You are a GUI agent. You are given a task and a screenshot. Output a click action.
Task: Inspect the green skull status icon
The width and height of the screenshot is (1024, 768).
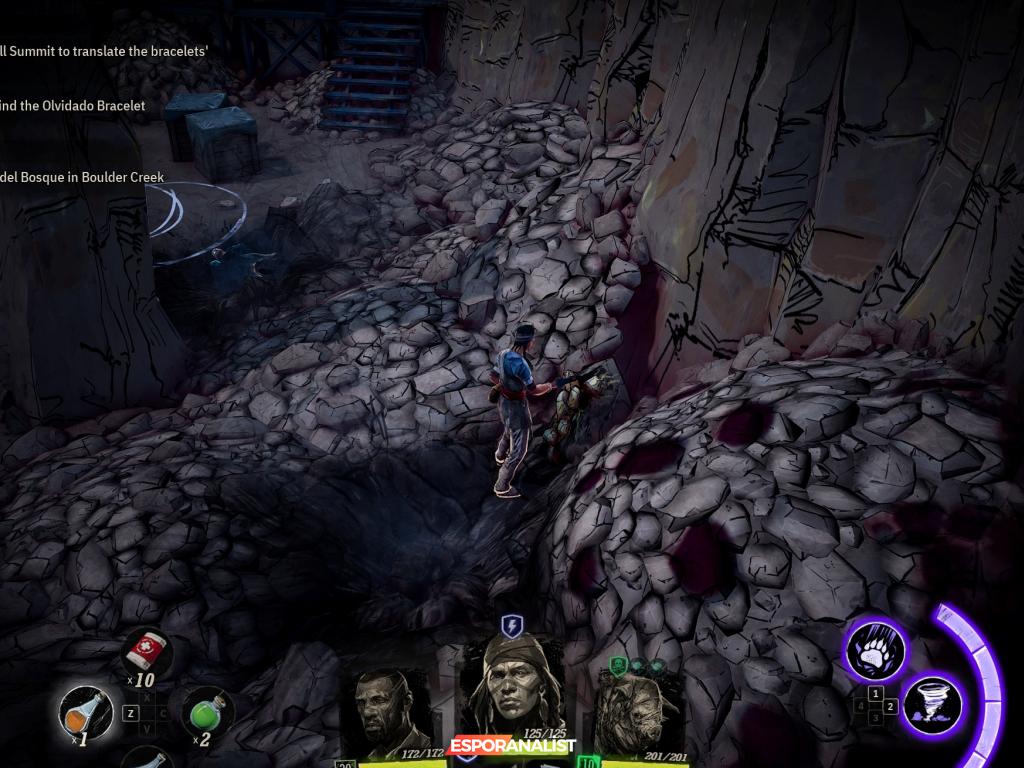click(x=618, y=665)
